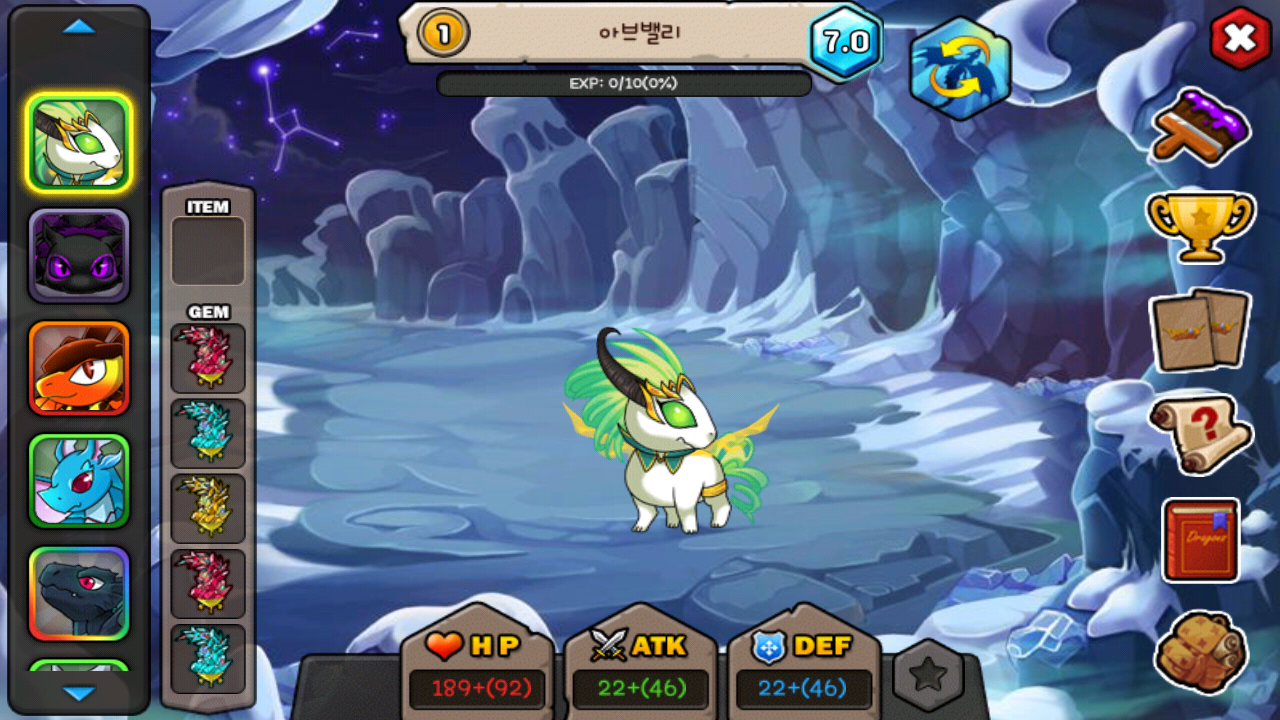Select the dark red-eyed dragon portrait
Image resolution: width=1280 pixels, height=720 pixels.
(79, 594)
